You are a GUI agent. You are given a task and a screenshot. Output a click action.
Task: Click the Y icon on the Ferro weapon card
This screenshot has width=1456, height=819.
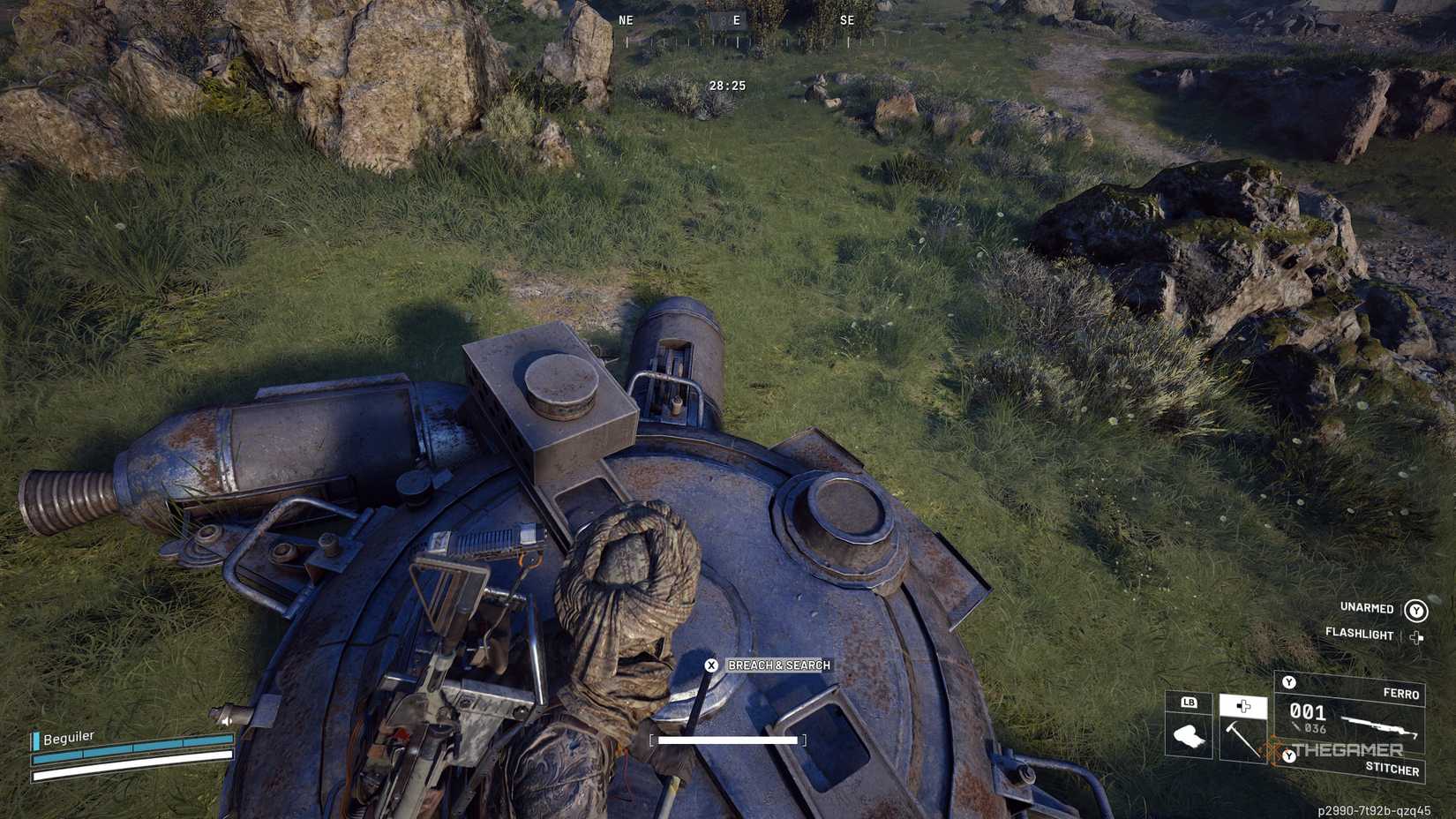(1289, 683)
